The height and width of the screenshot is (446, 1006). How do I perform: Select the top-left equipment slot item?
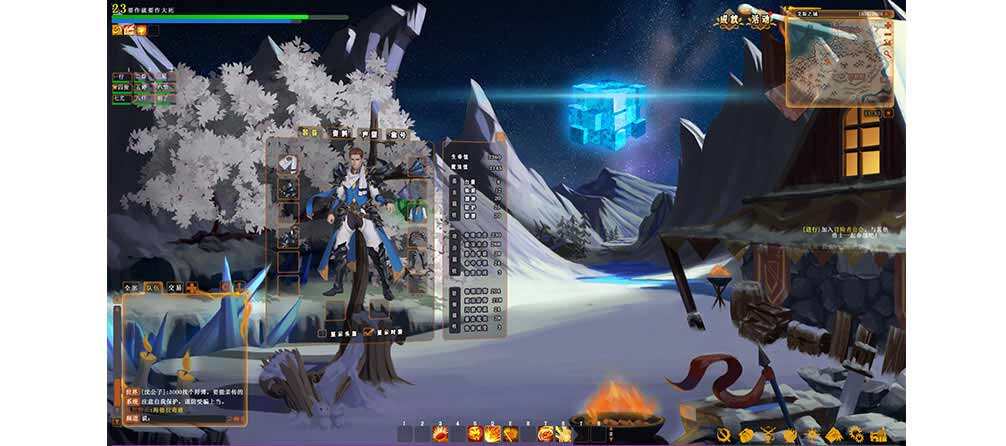pos(288,162)
